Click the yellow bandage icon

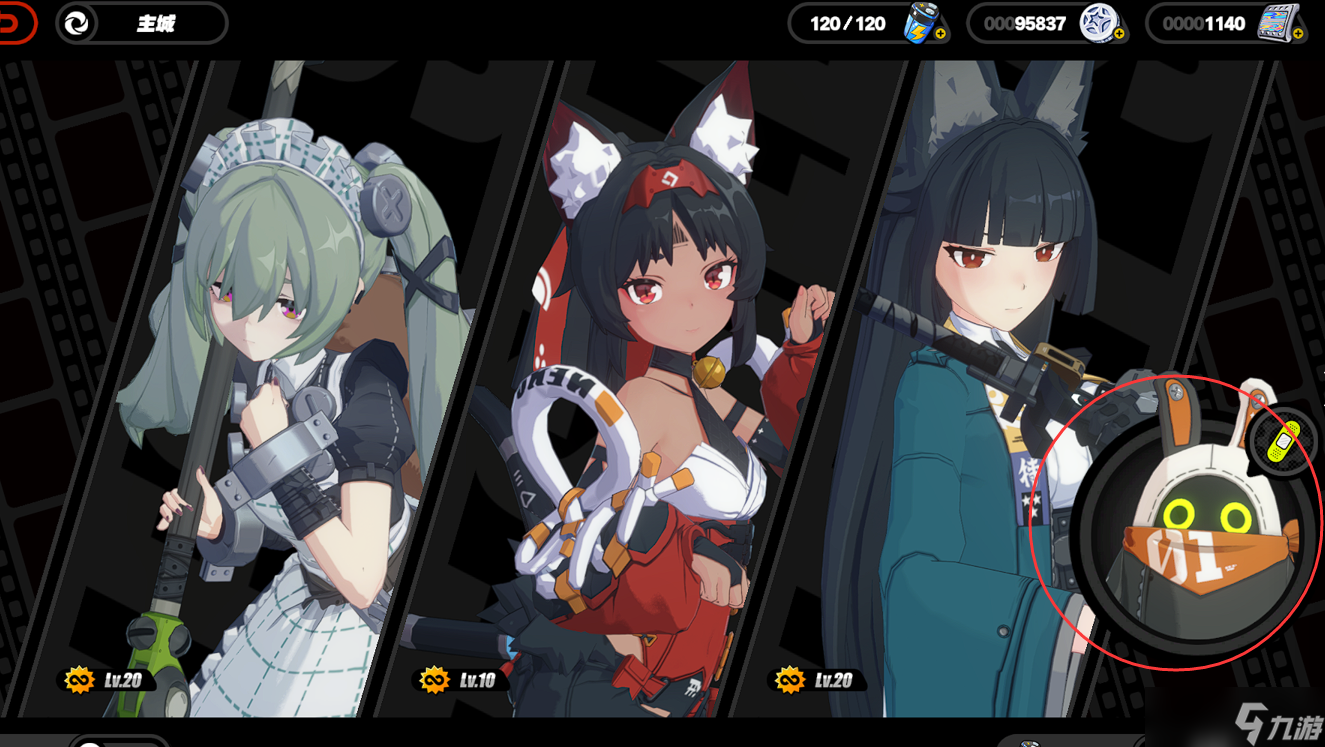coord(1283,440)
